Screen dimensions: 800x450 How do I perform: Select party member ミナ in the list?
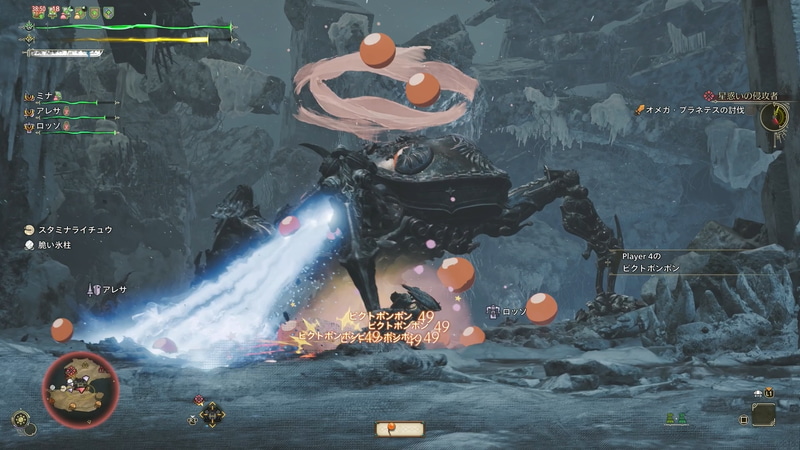pyautogui.click(x=45, y=95)
